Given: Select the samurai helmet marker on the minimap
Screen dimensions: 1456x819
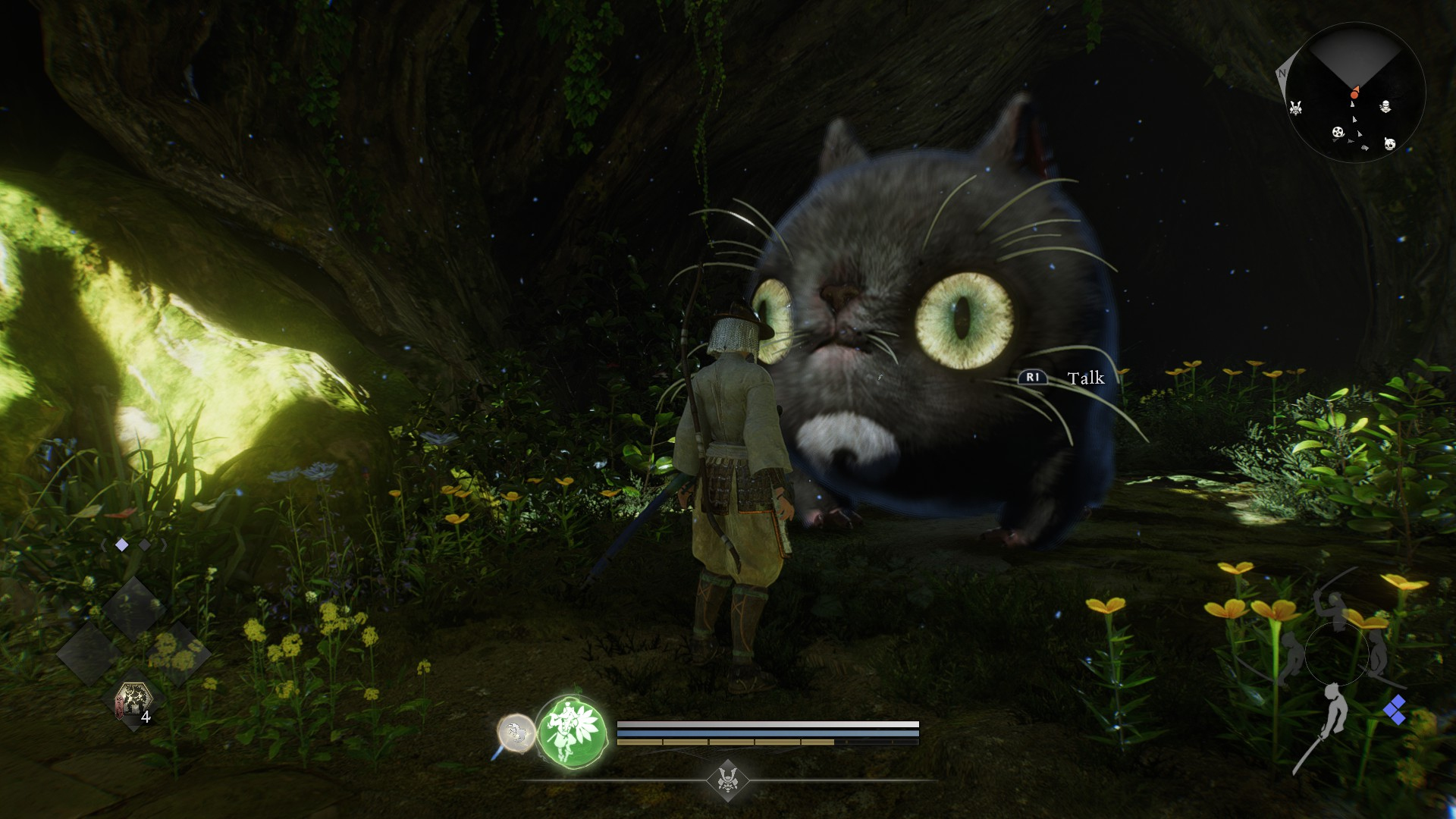Looking at the screenshot, I should (1296, 108).
